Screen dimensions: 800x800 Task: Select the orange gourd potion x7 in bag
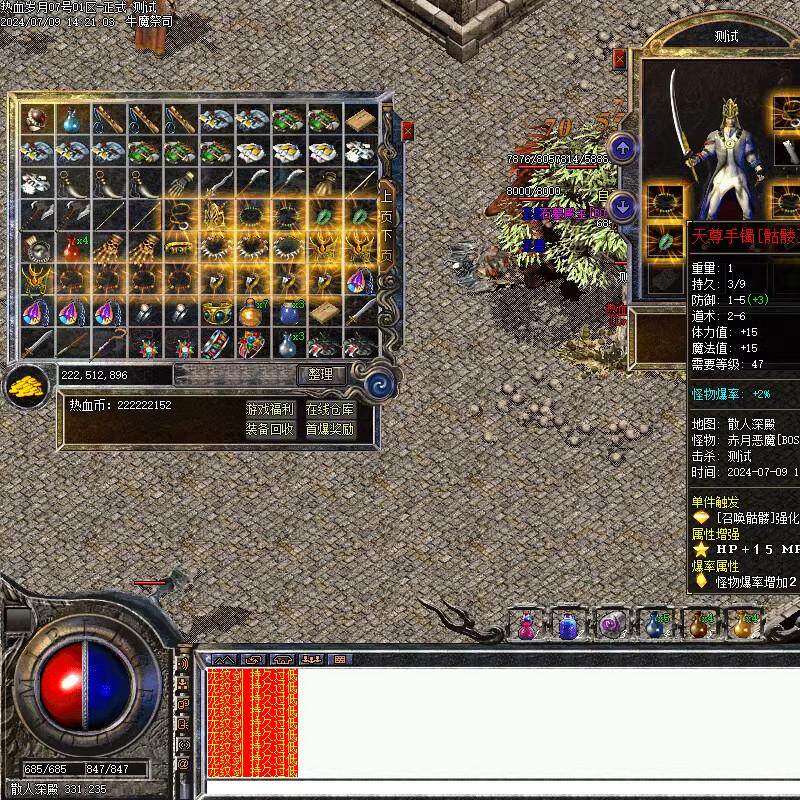point(252,314)
